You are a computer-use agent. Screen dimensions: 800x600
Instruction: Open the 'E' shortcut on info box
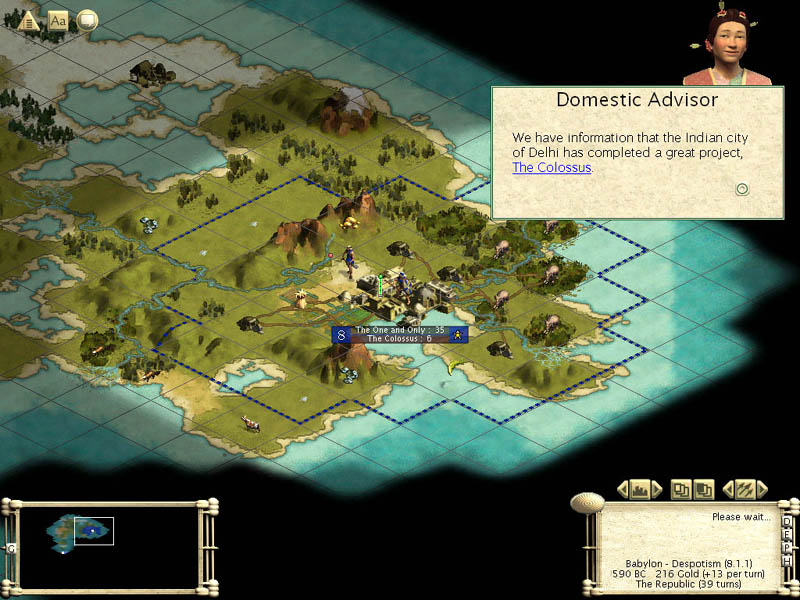point(789,536)
